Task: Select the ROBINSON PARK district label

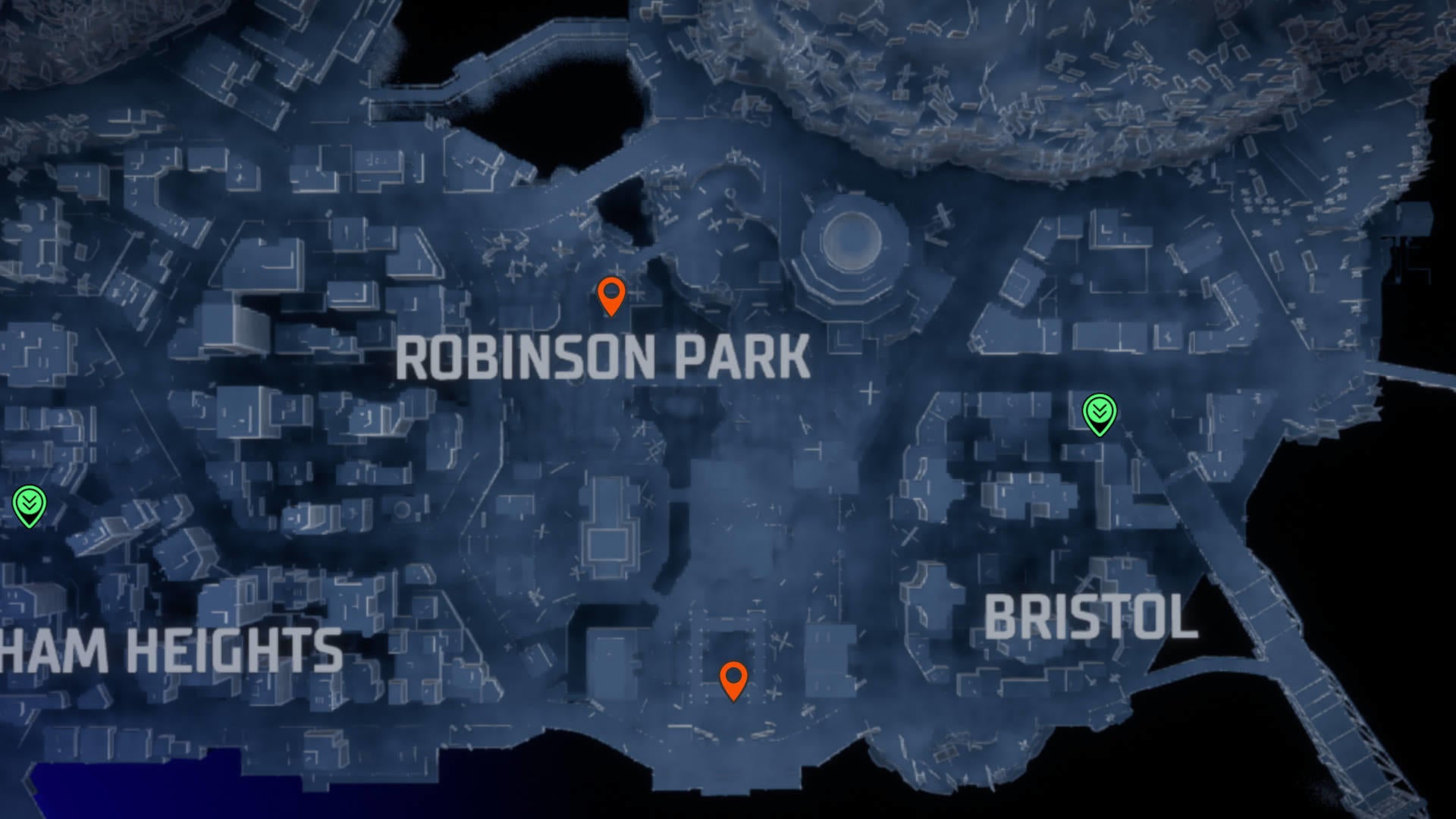Action: (603, 357)
